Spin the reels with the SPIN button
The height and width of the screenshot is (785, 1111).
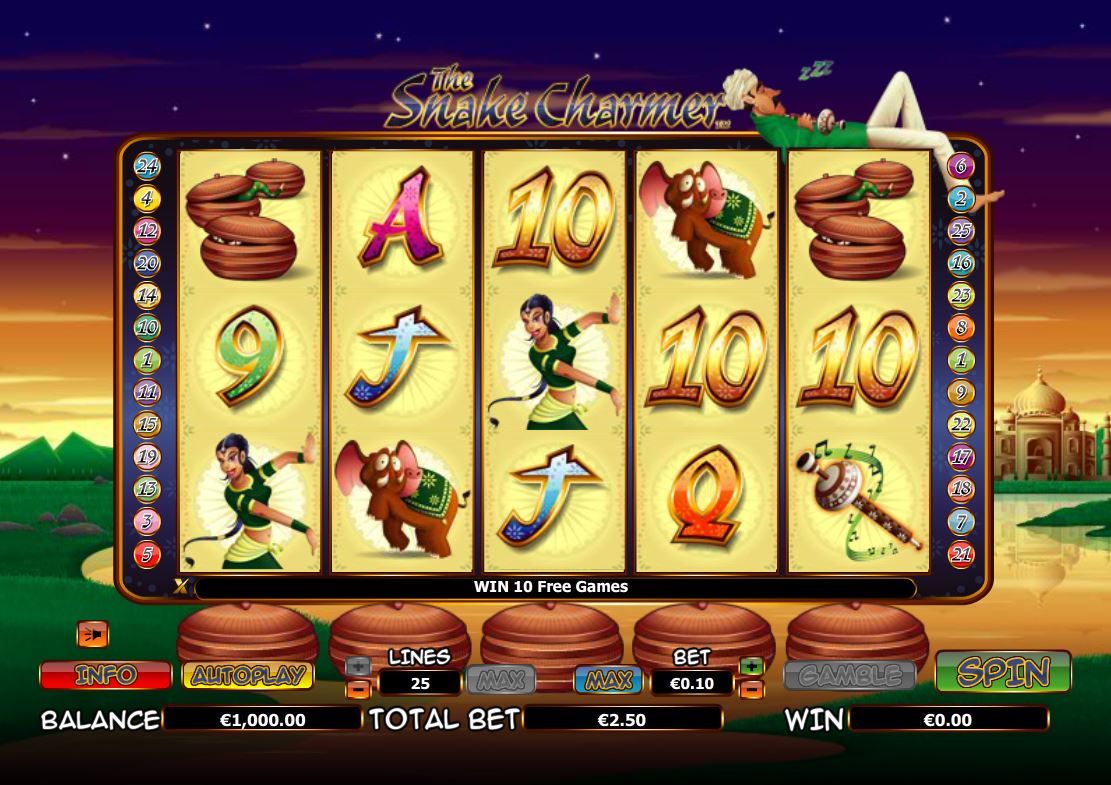1002,672
